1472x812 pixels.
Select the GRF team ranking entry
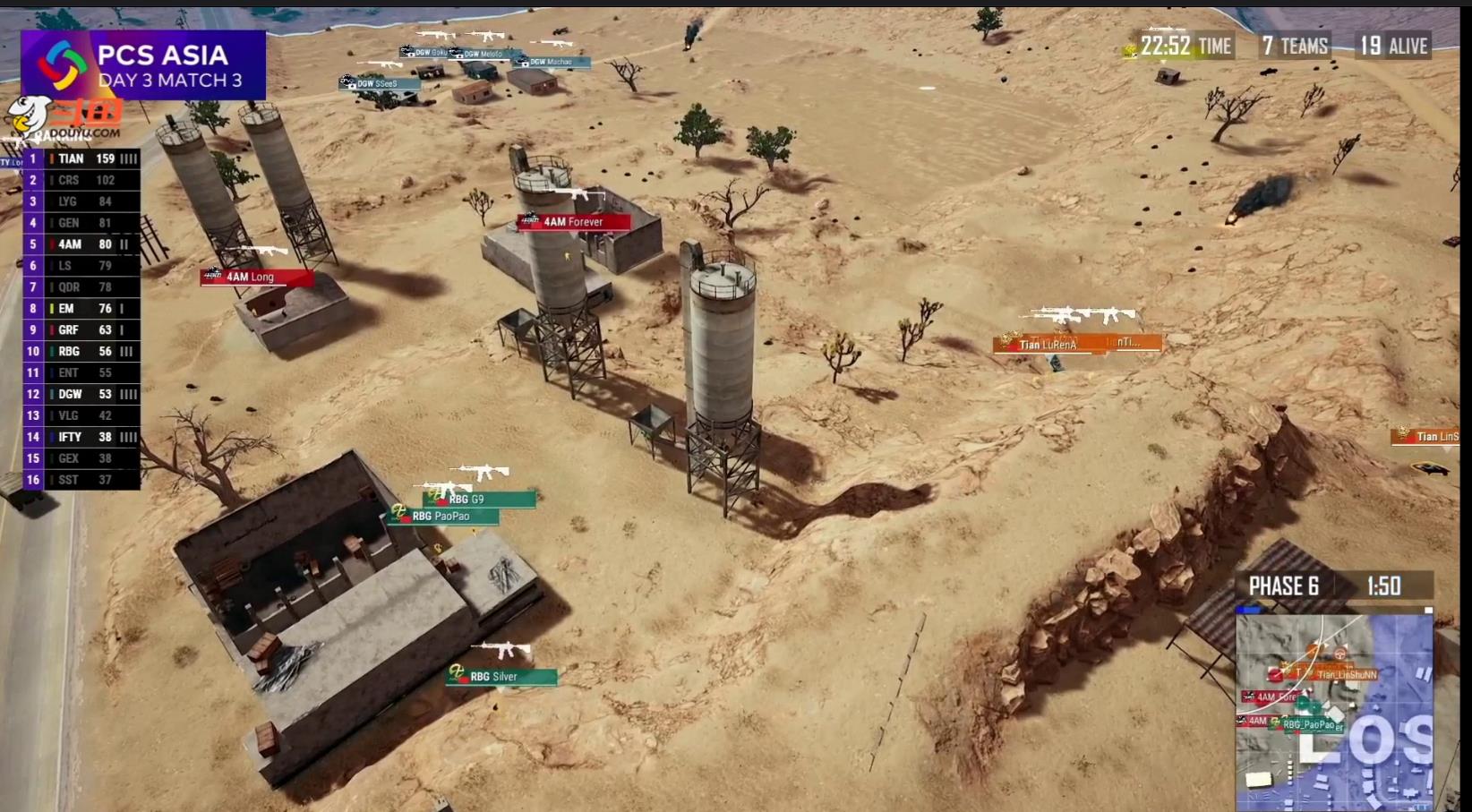click(81, 330)
